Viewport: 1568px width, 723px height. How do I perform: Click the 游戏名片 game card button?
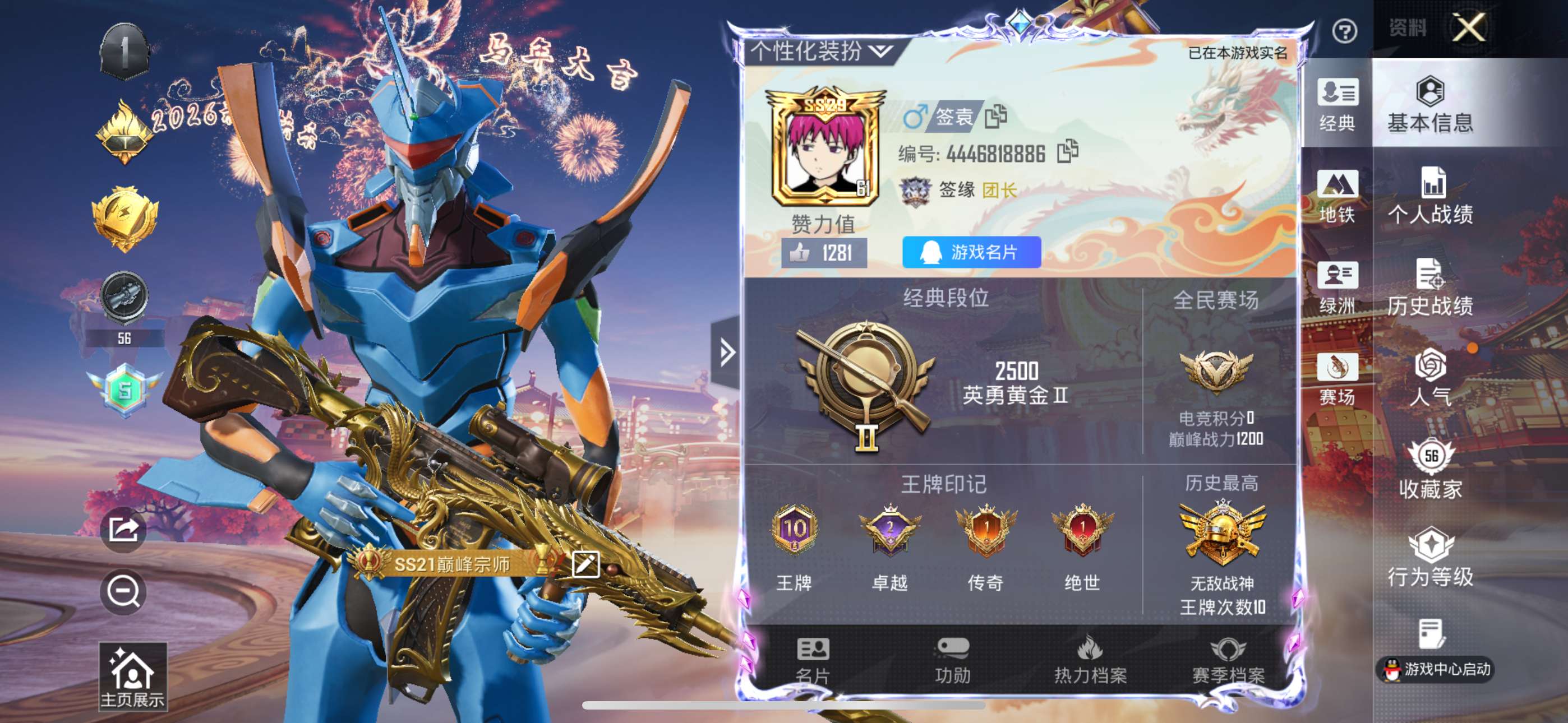[971, 252]
